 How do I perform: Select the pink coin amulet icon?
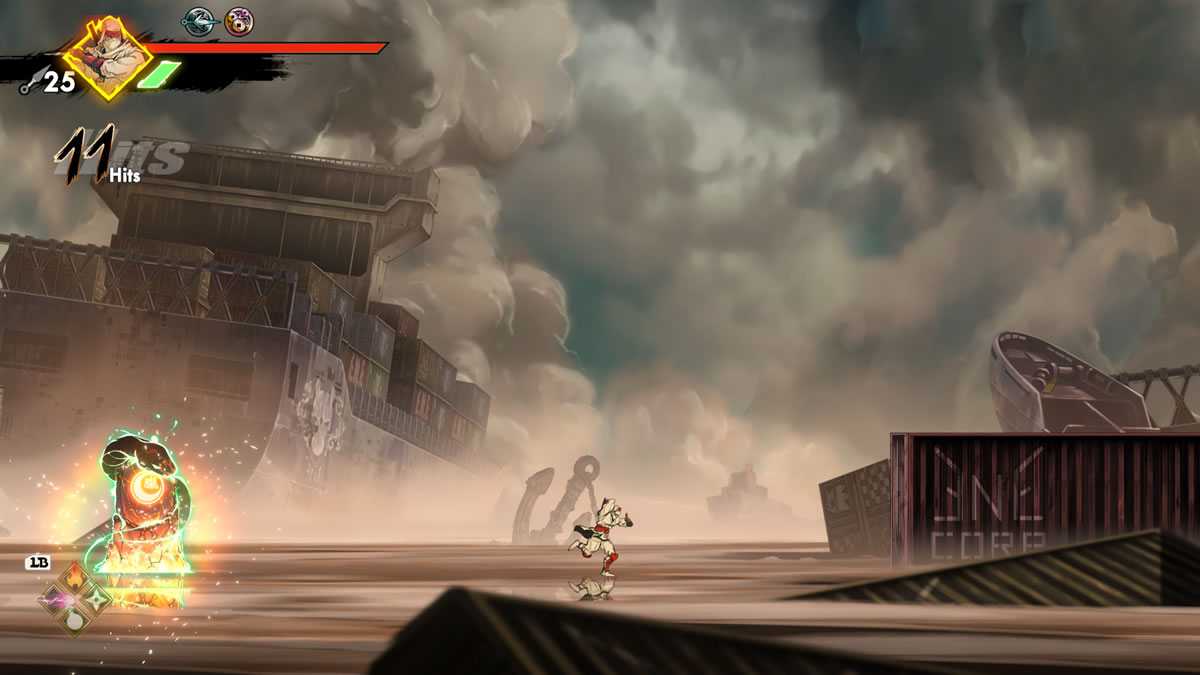(x=238, y=21)
